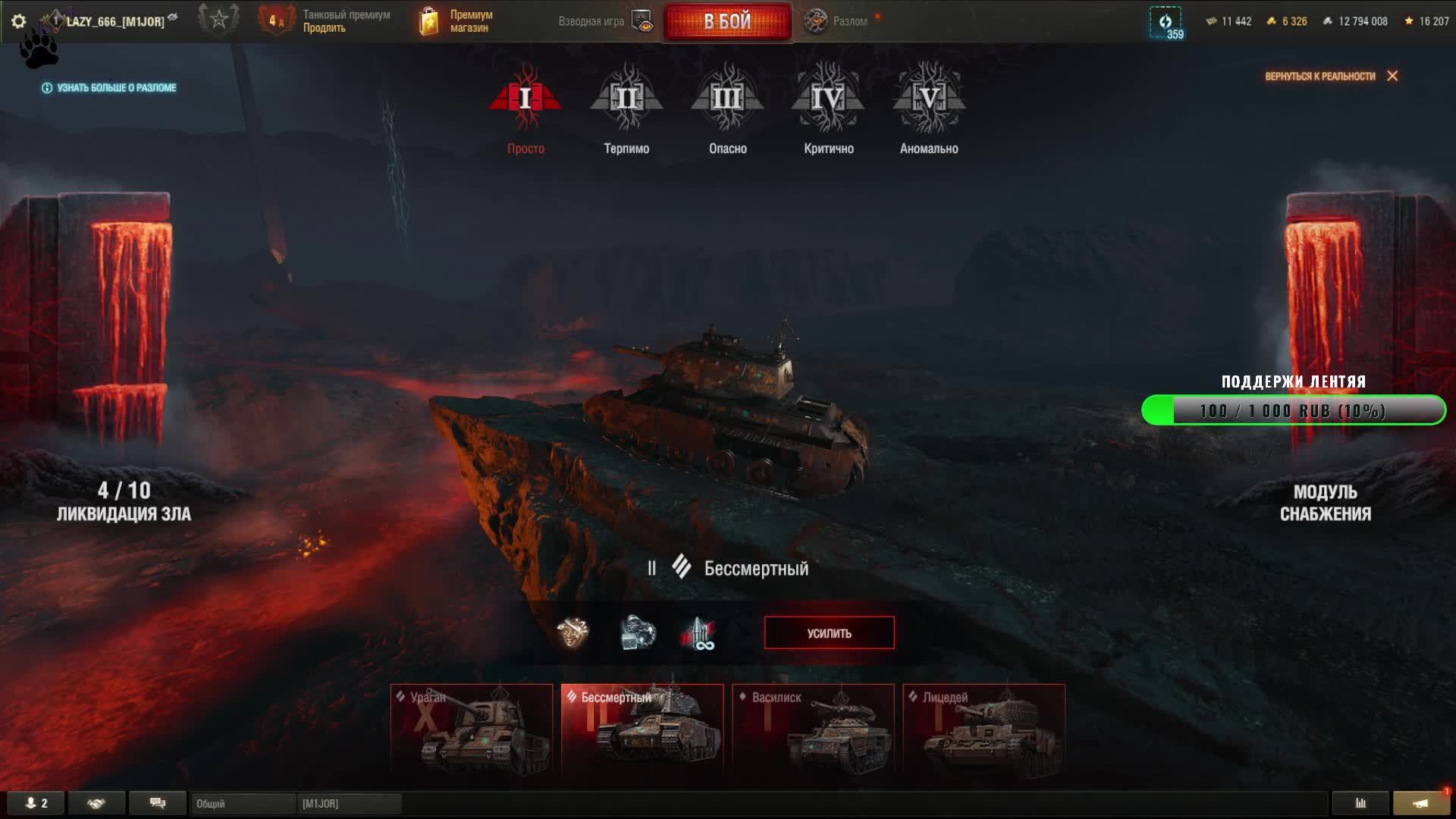
Task: Open Узнать больше о Разломе info link
Action: 109,88
